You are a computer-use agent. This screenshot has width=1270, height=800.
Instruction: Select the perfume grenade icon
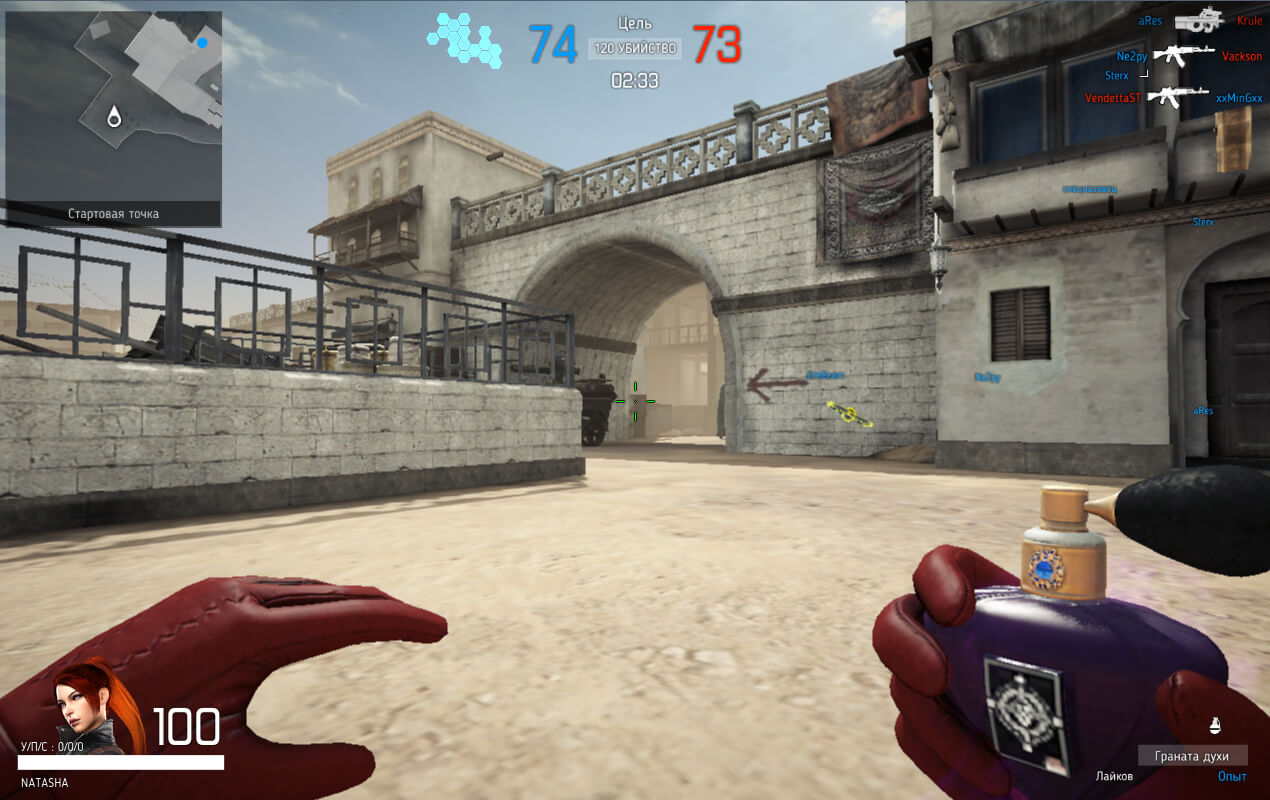pyautogui.click(x=1215, y=725)
